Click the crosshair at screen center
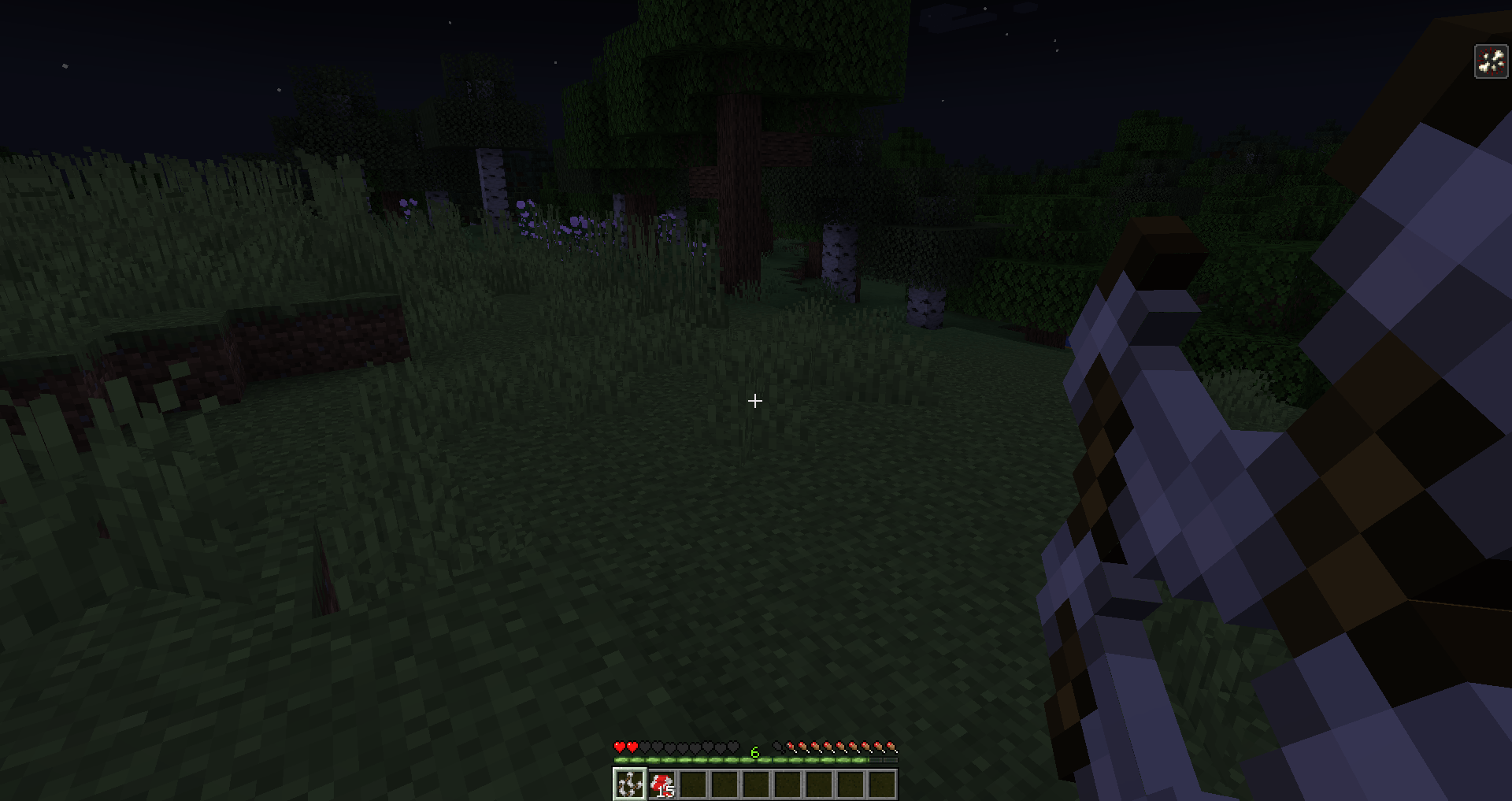This screenshot has height=801, width=1512. click(754, 402)
